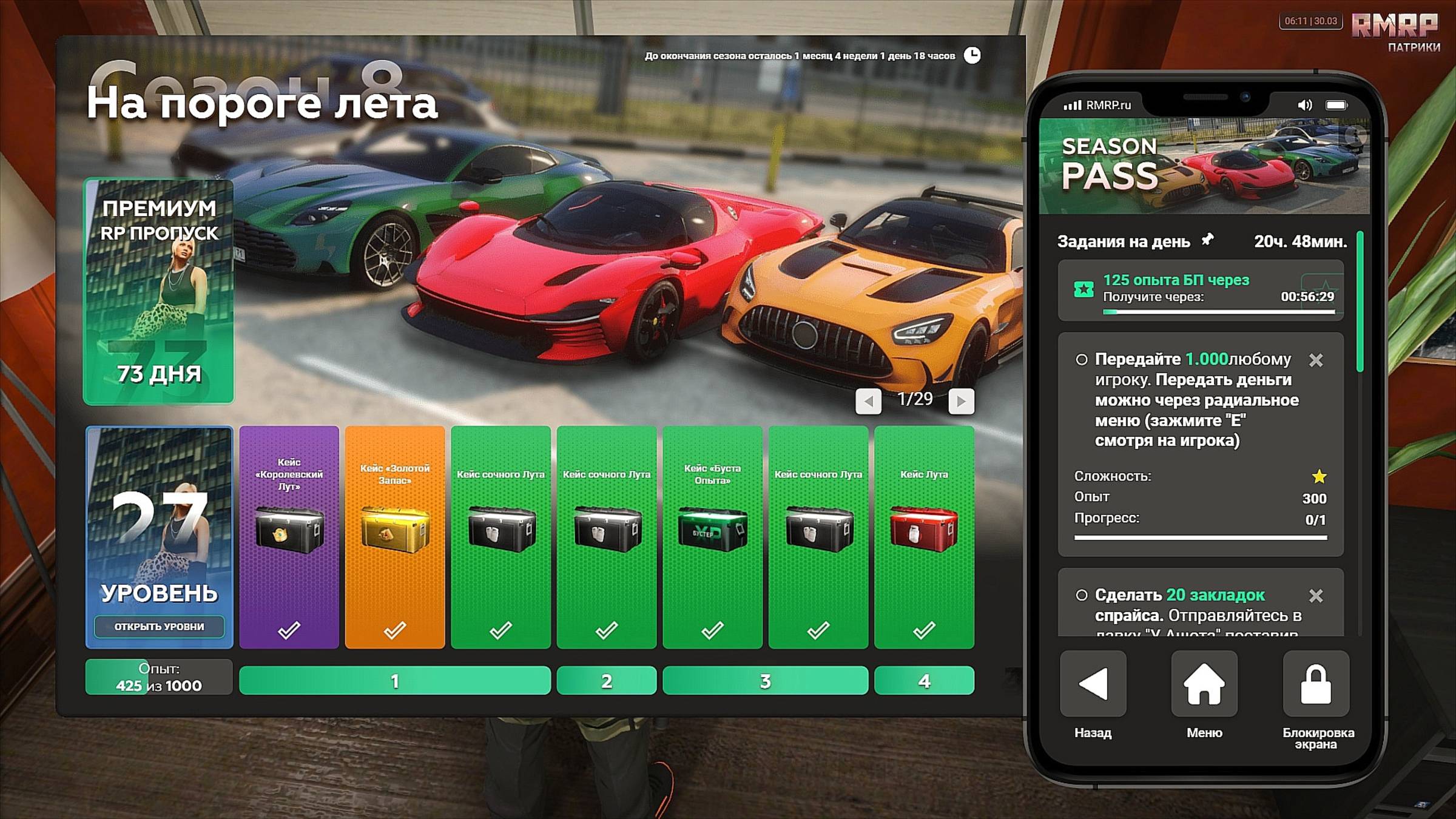Pin the daily tasks with the pin icon

(1208, 240)
